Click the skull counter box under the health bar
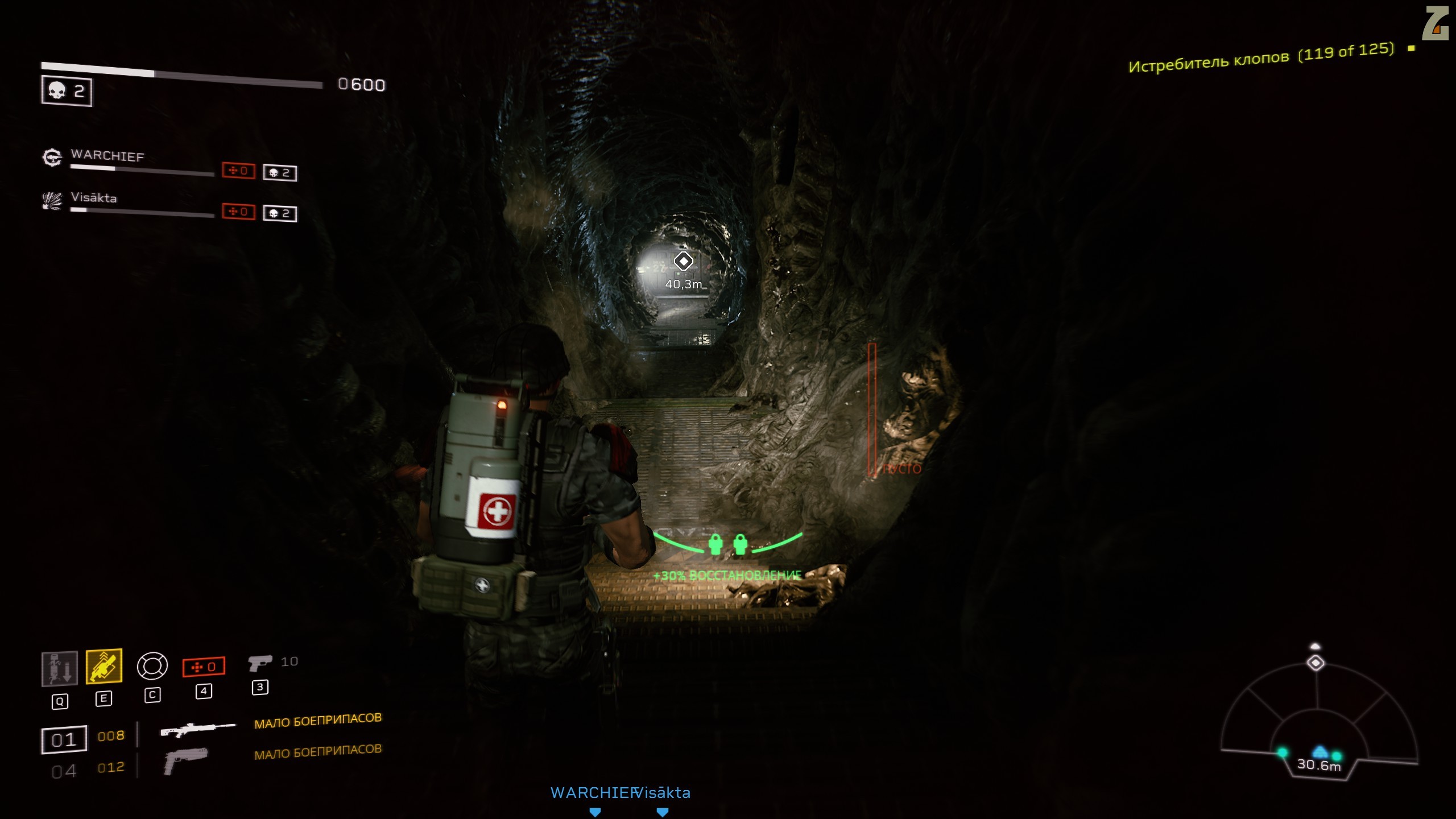Image resolution: width=1456 pixels, height=819 pixels. [x=67, y=91]
